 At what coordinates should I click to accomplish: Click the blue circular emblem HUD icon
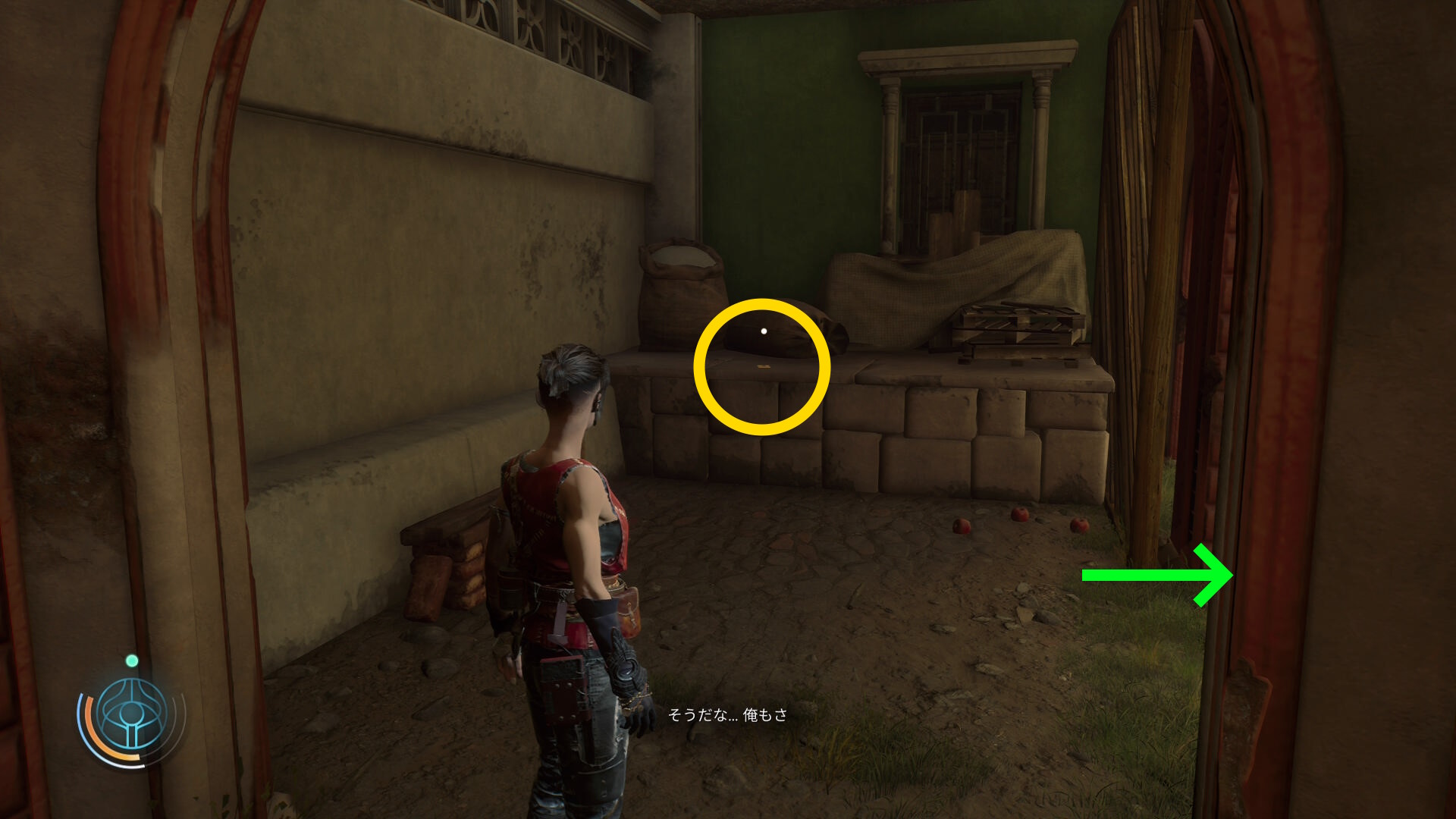(x=133, y=714)
